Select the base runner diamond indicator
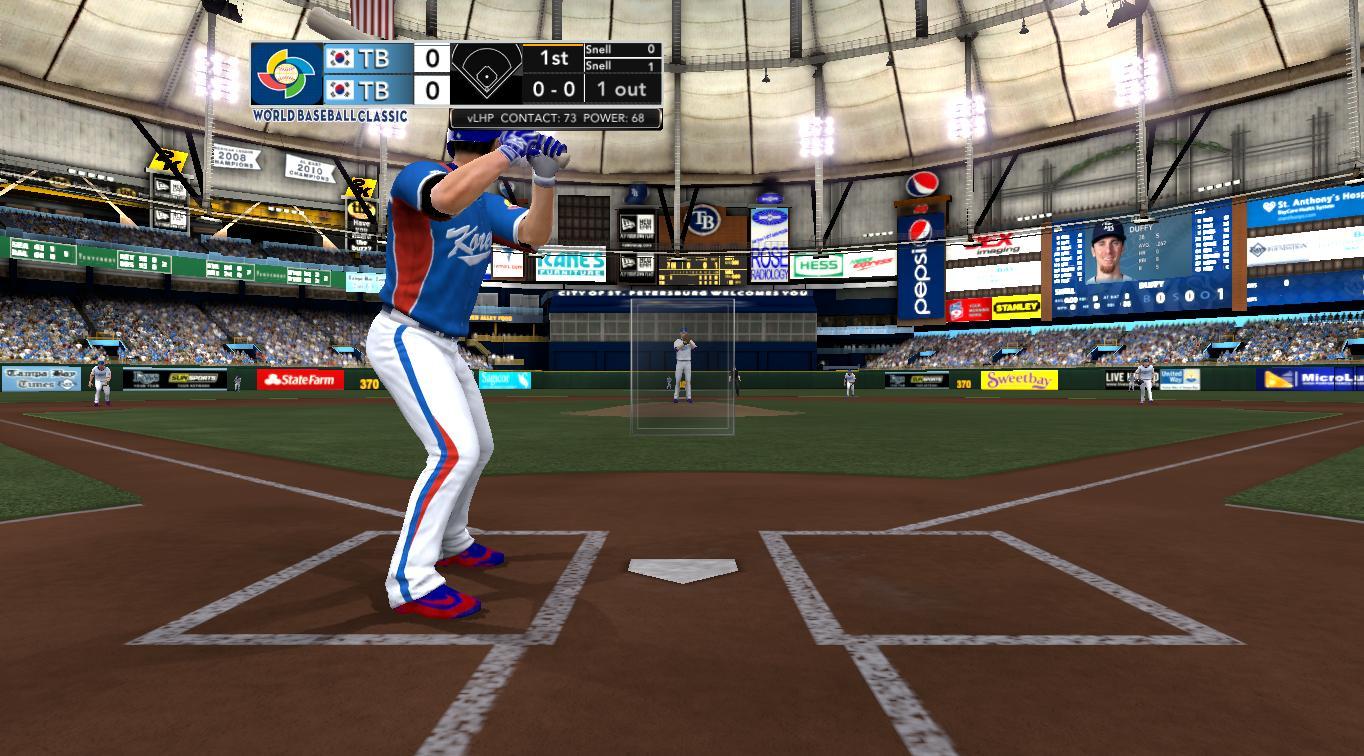The height and width of the screenshot is (756, 1364). pos(487,74)
